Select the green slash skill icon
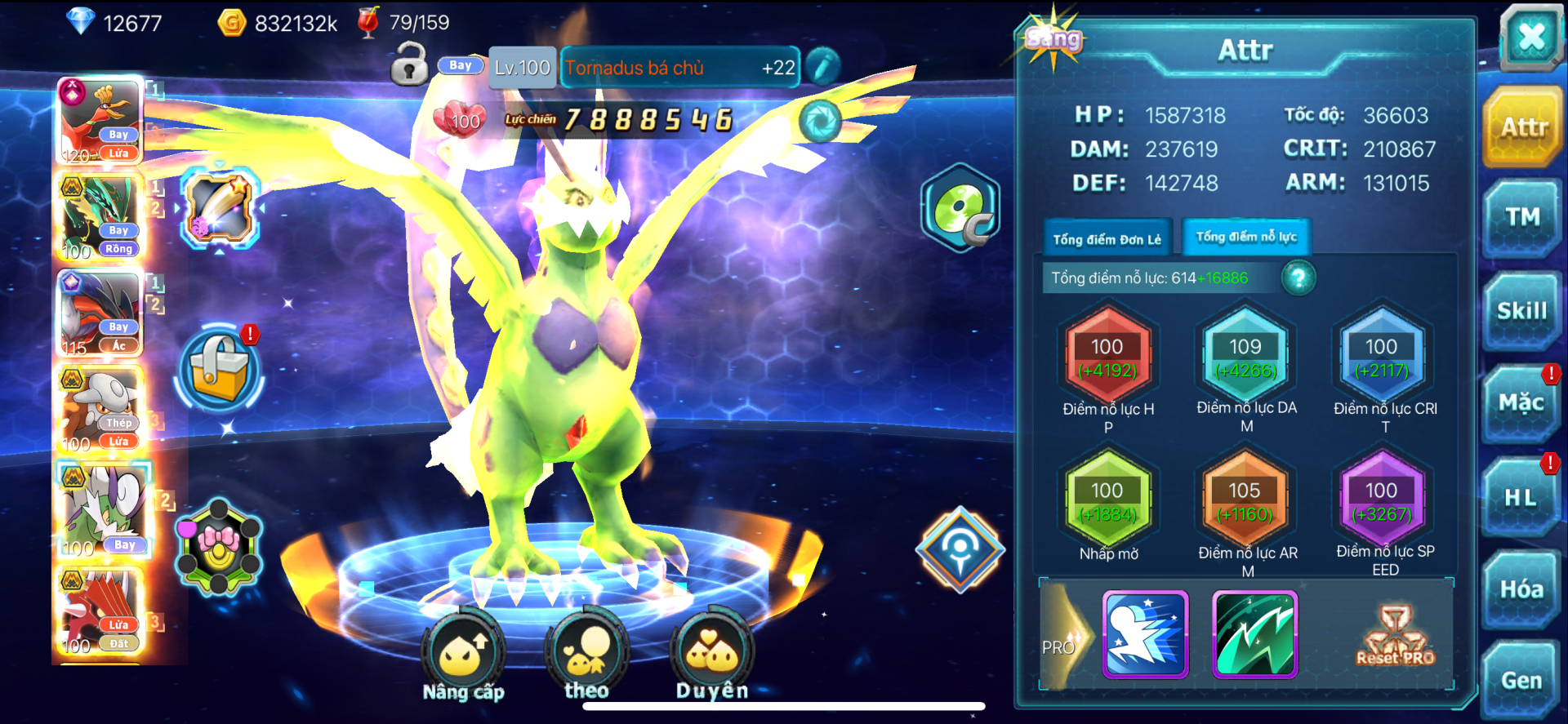Image resolution: width=1568 pixels, height=724 pixels. pos(1254,635)
